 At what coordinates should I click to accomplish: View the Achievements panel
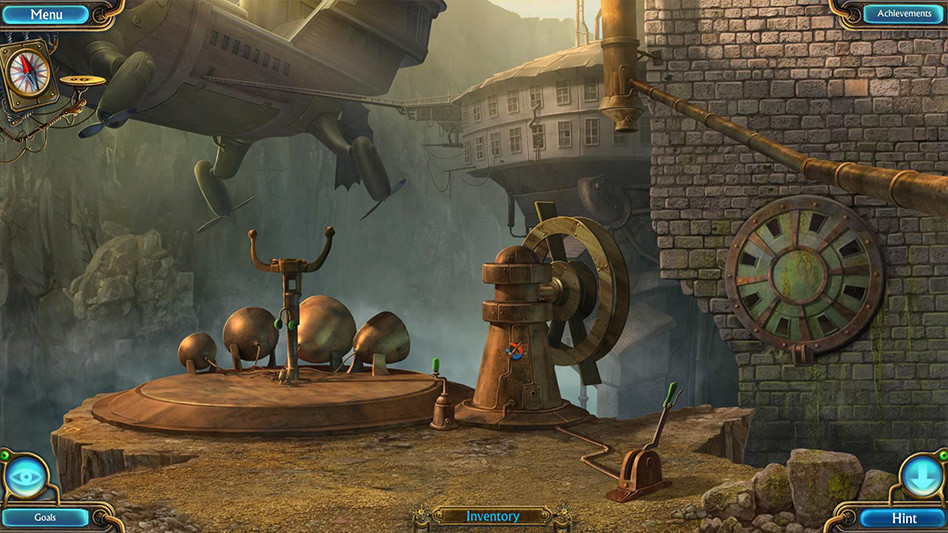(x=897, y=14)
